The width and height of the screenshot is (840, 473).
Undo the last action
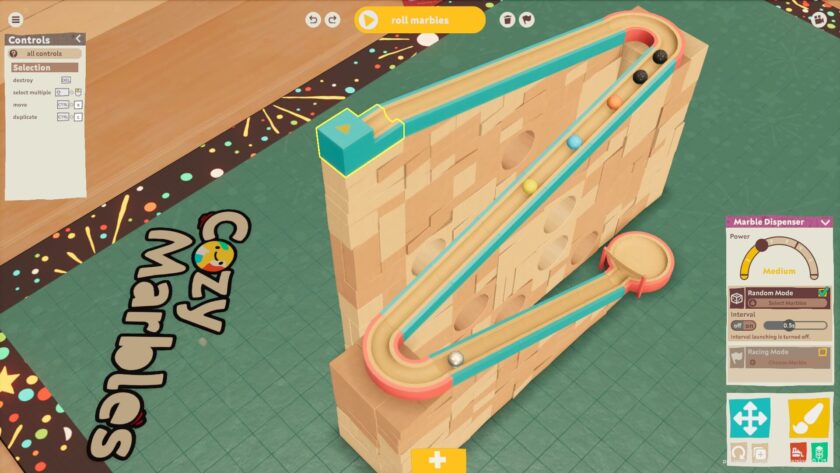313,19
